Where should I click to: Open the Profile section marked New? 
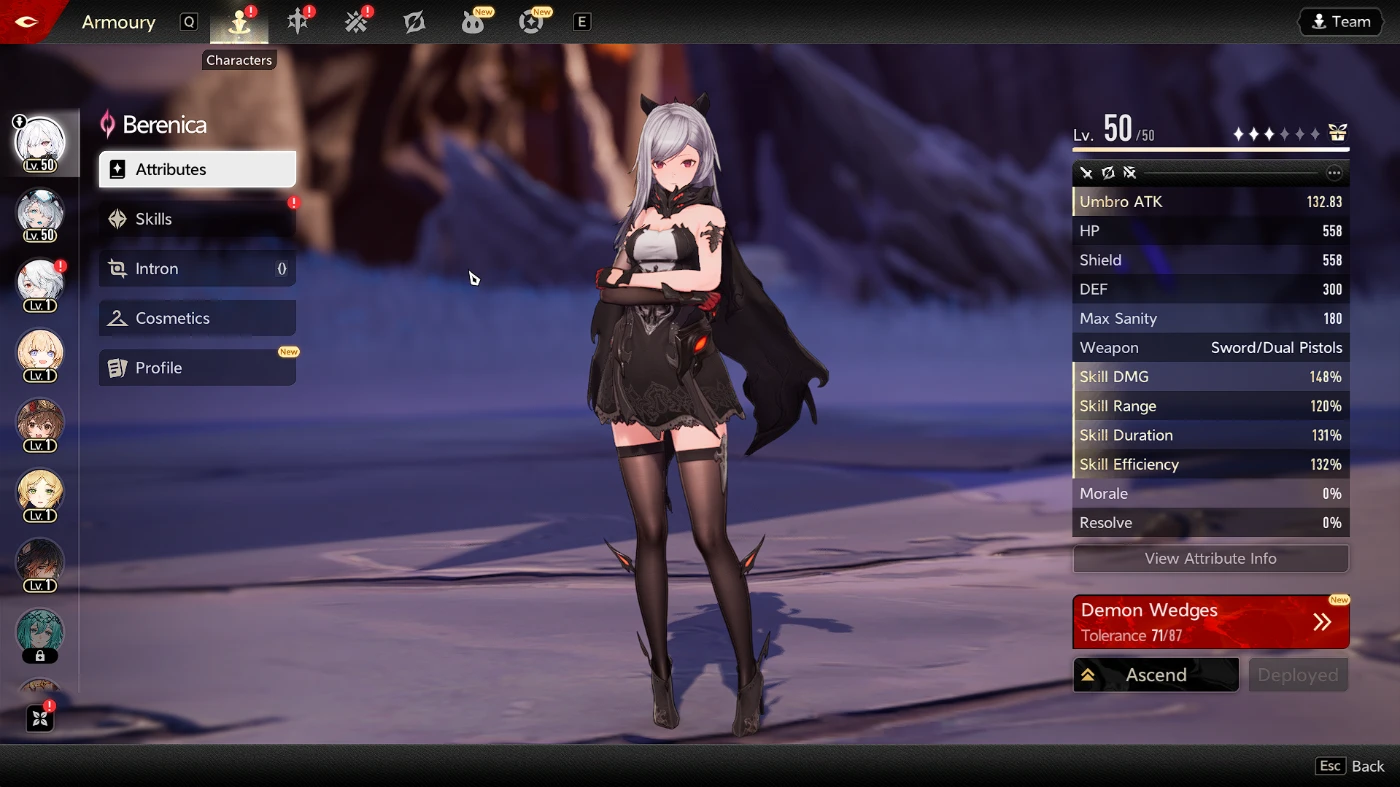(197, 368)
